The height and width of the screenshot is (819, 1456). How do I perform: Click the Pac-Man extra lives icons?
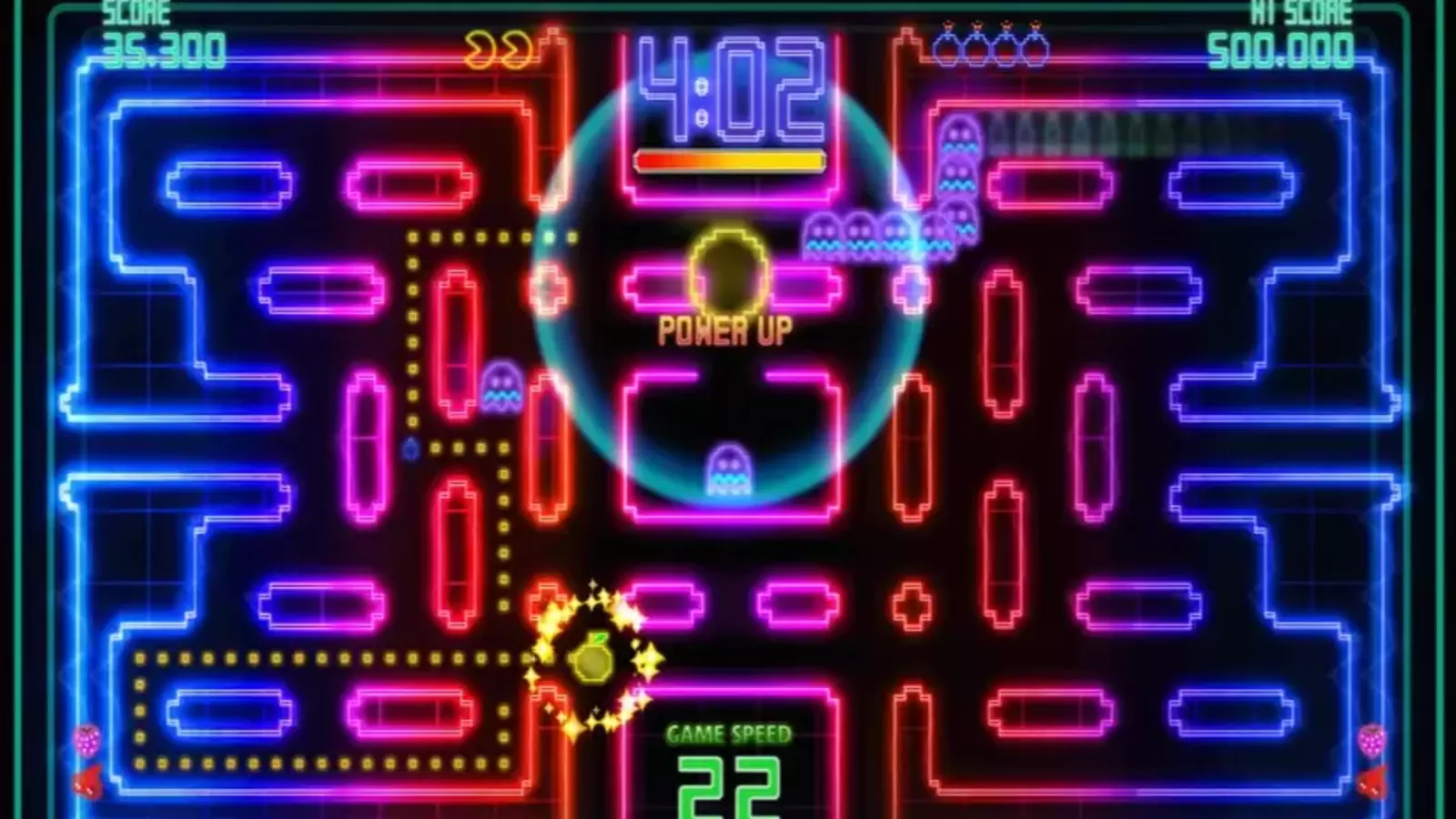tap(496, 50)
